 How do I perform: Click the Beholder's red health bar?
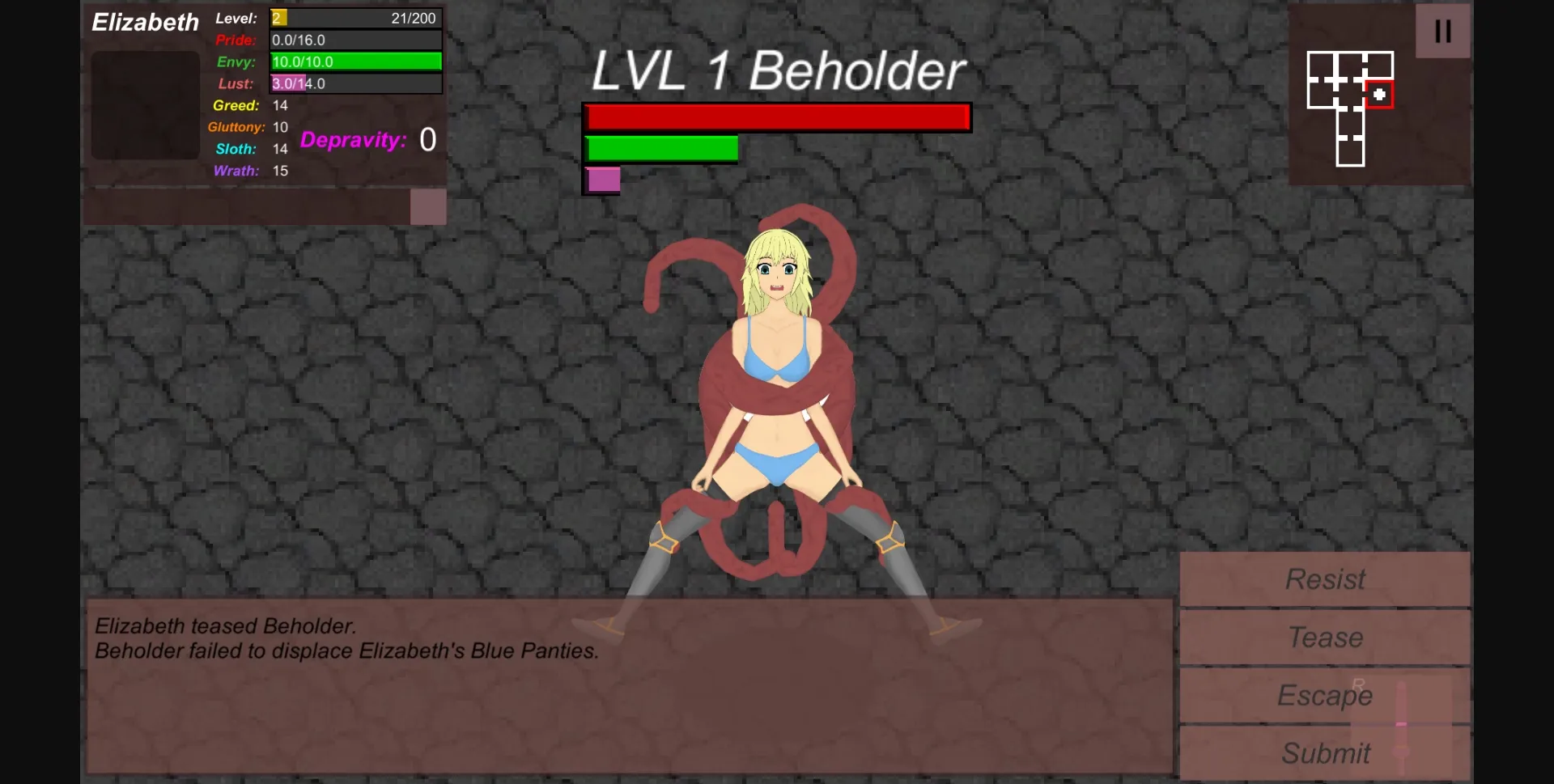(777, 117)
